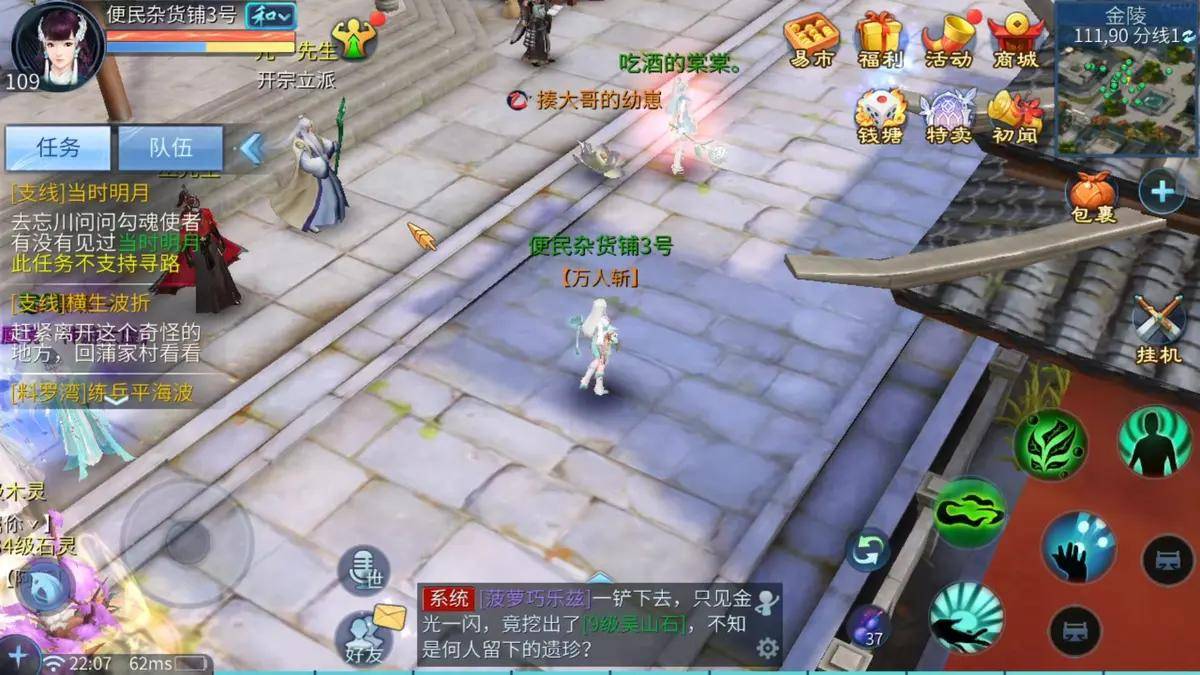The image size is (1200, 675).
Task: Open the 易市 market icon
Action: pos(810,40)
